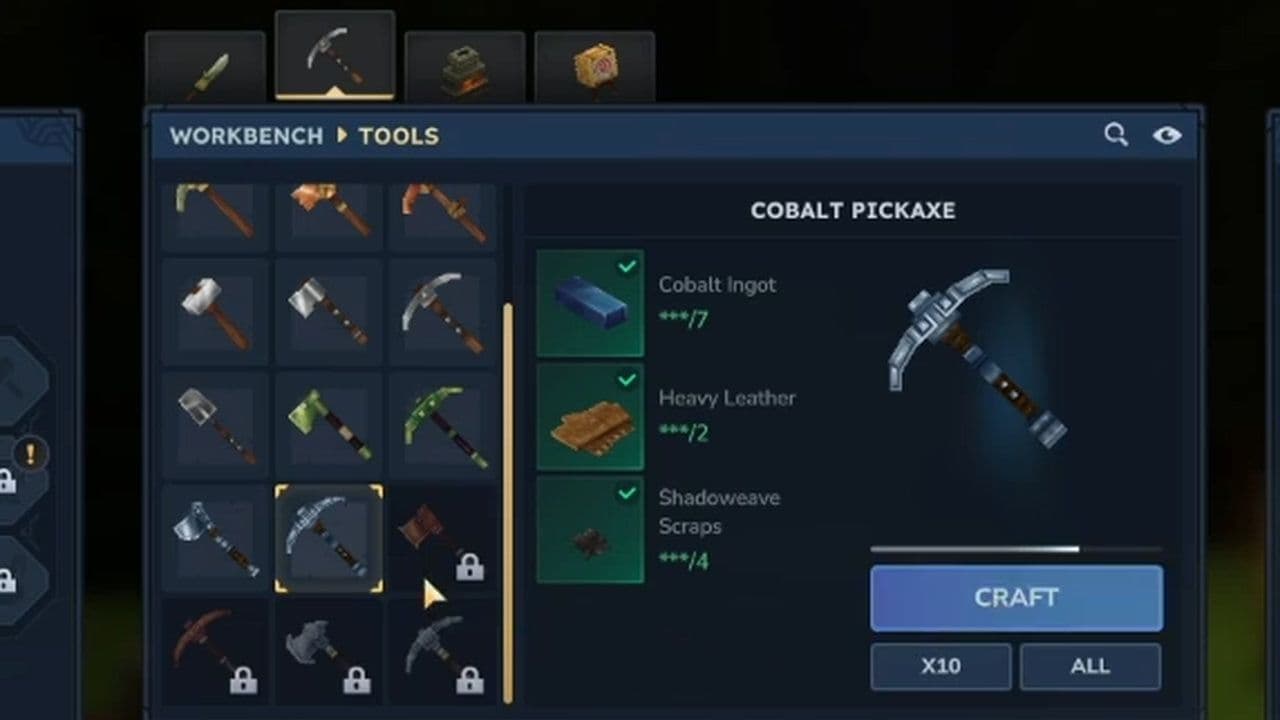
Task: Expand the Workbench breadcrumb arrow
Action: pyautogui.click(x=340, y=136)
